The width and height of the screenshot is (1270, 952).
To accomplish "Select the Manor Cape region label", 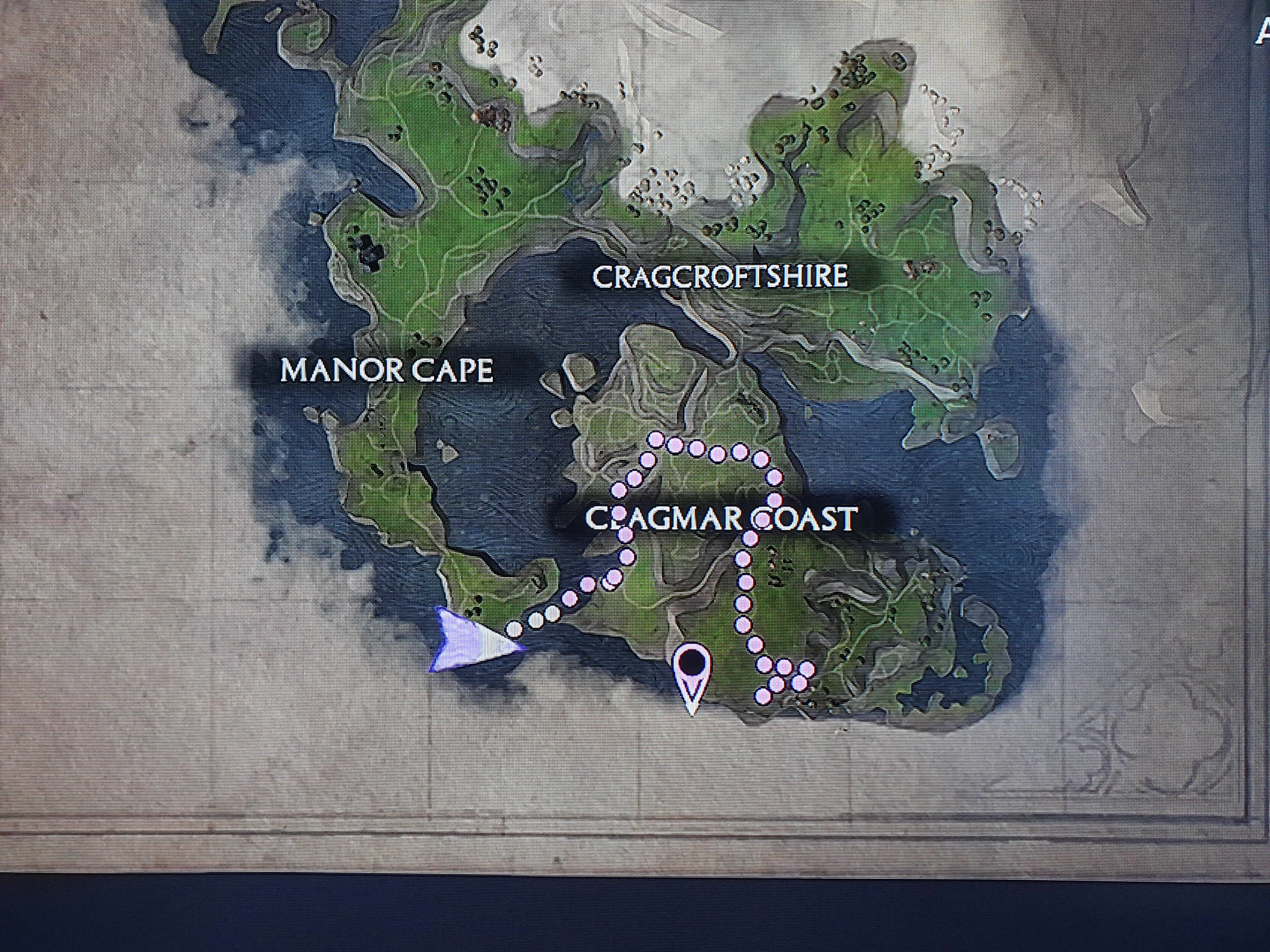I will pyautogui.click(x=386, y=370).
